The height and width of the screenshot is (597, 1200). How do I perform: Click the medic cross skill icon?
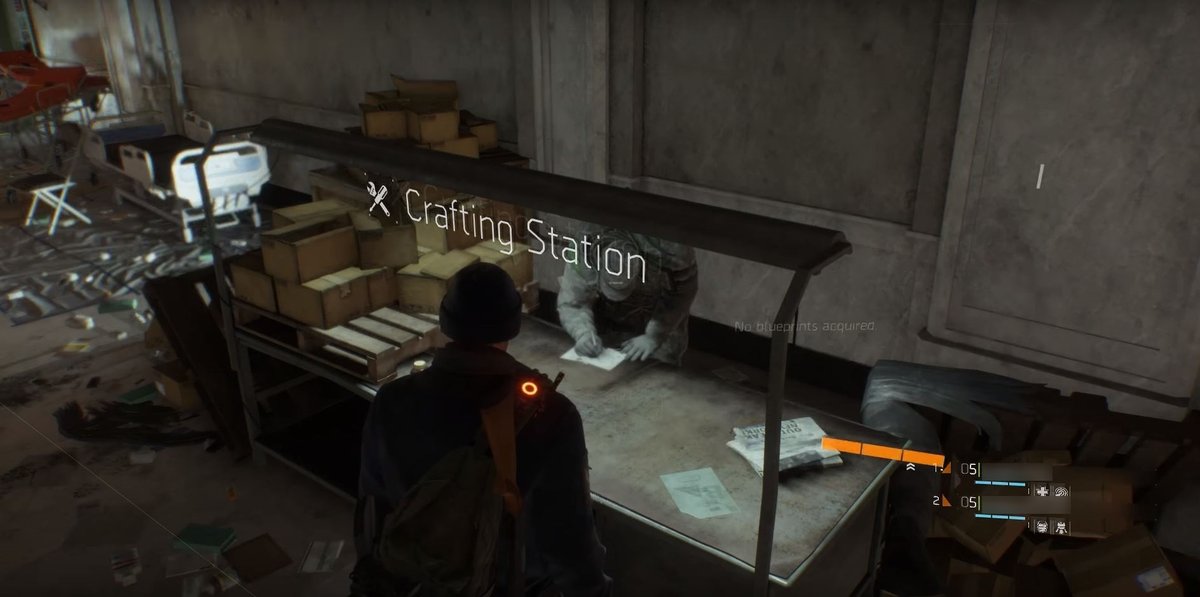point(1042,491)
